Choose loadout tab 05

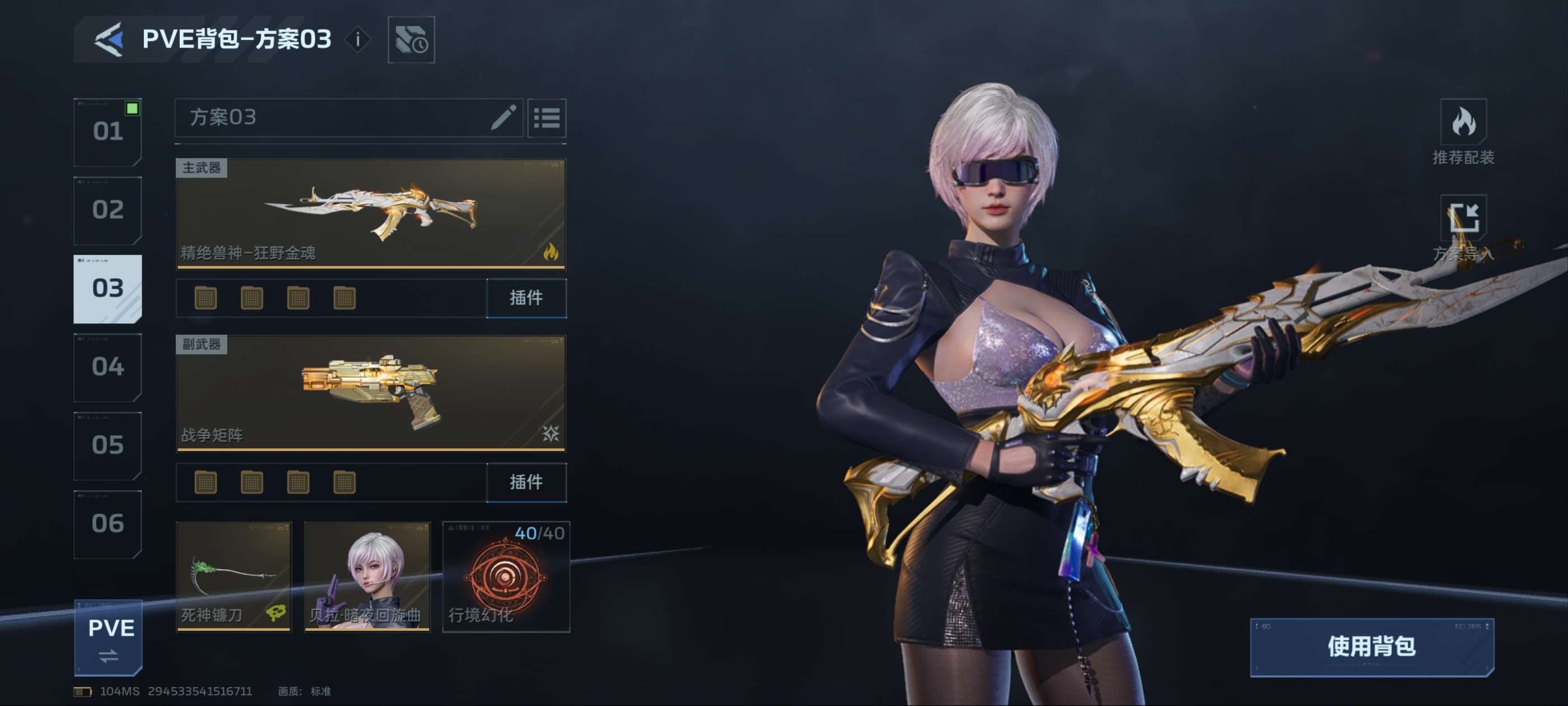(108, 445)
